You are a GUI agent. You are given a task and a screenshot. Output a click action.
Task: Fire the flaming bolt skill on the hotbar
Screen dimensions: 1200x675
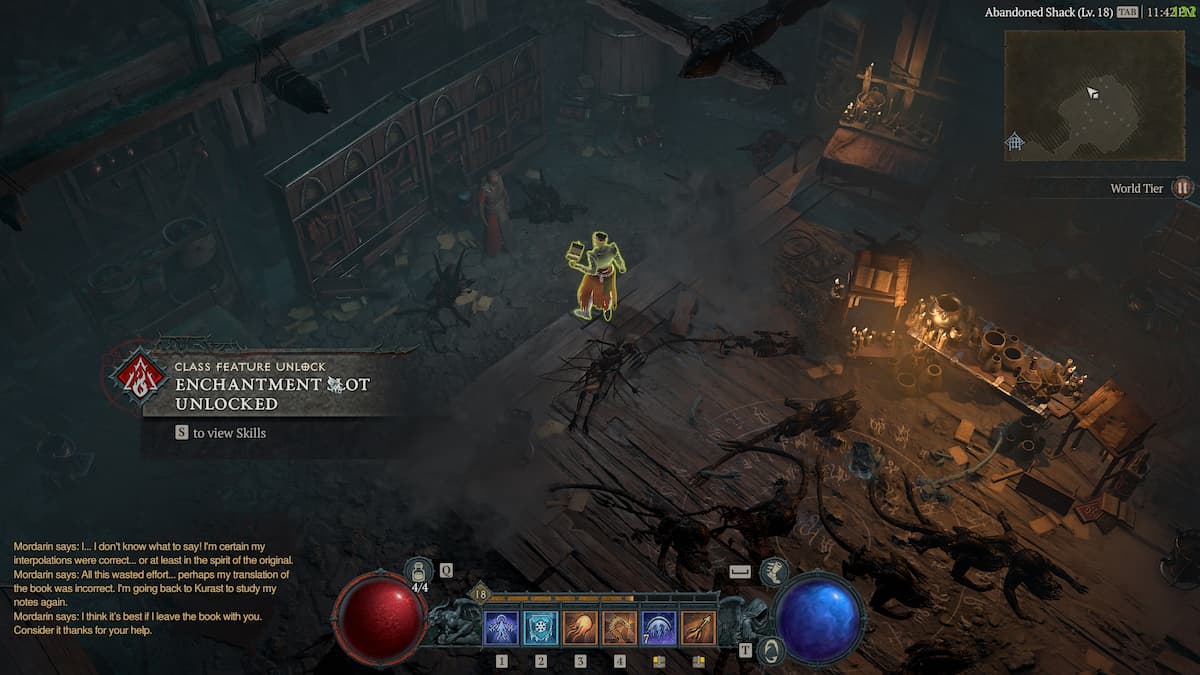coord(698,628)
